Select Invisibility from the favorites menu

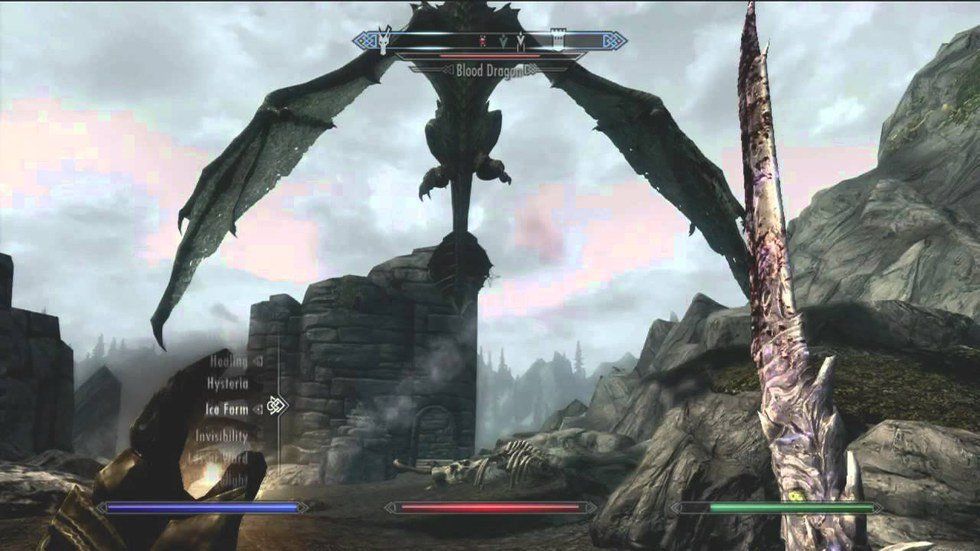pyautogui.click(x=222, y=435)
